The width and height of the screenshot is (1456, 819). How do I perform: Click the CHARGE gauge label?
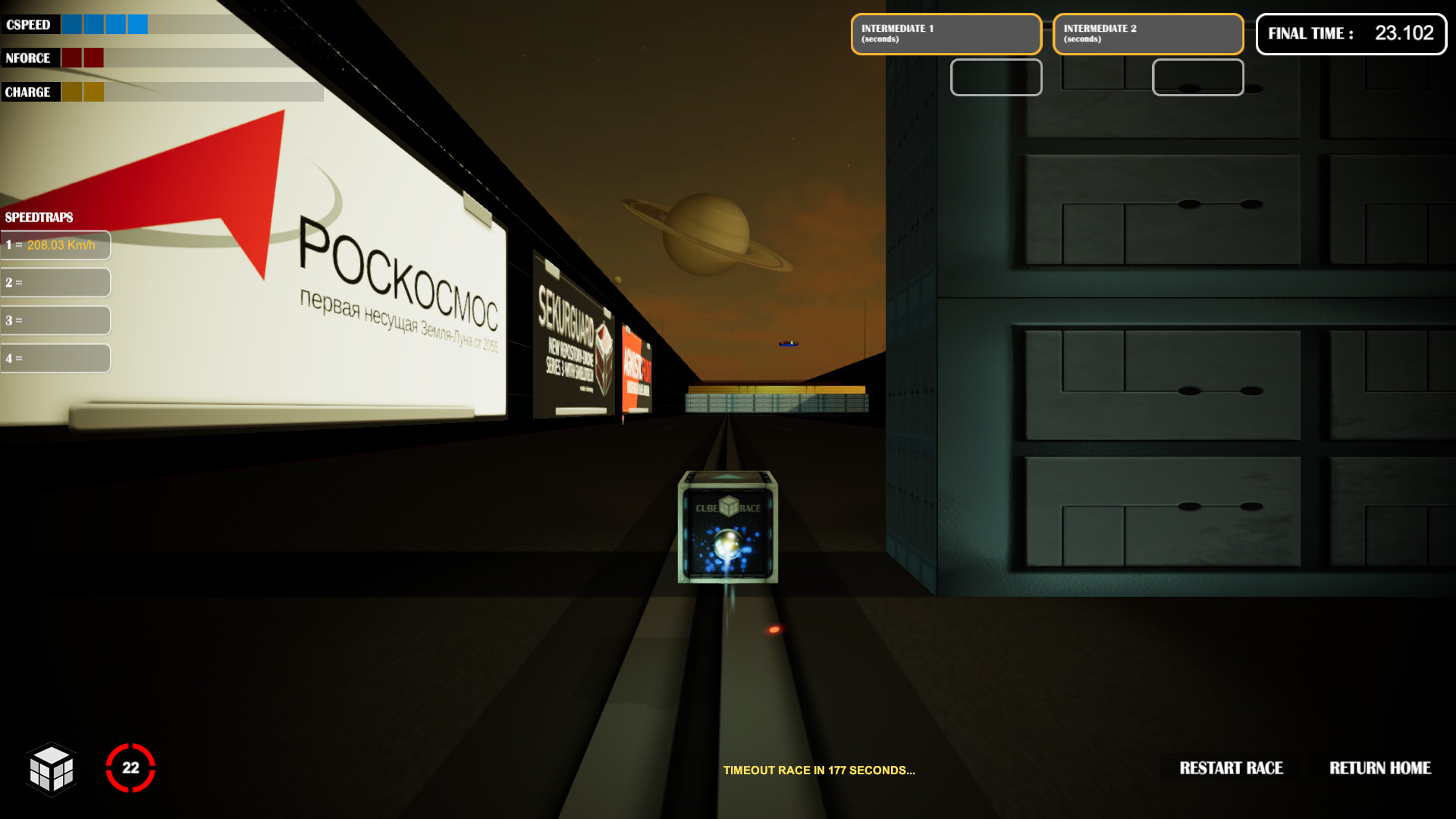coord(27,91)
